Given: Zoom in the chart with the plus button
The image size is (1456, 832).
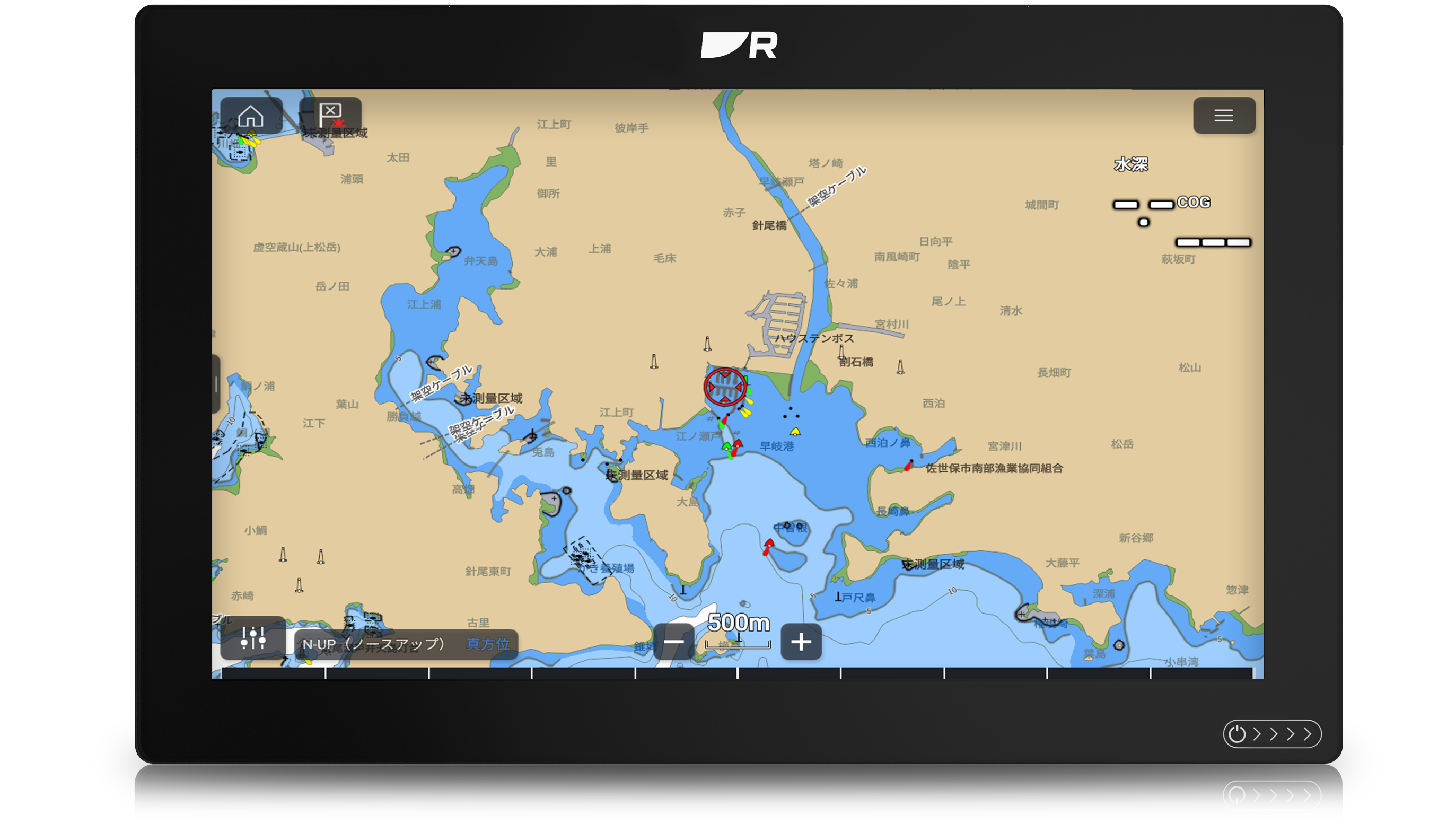Looking at the screenshot, I should point(800,642).
